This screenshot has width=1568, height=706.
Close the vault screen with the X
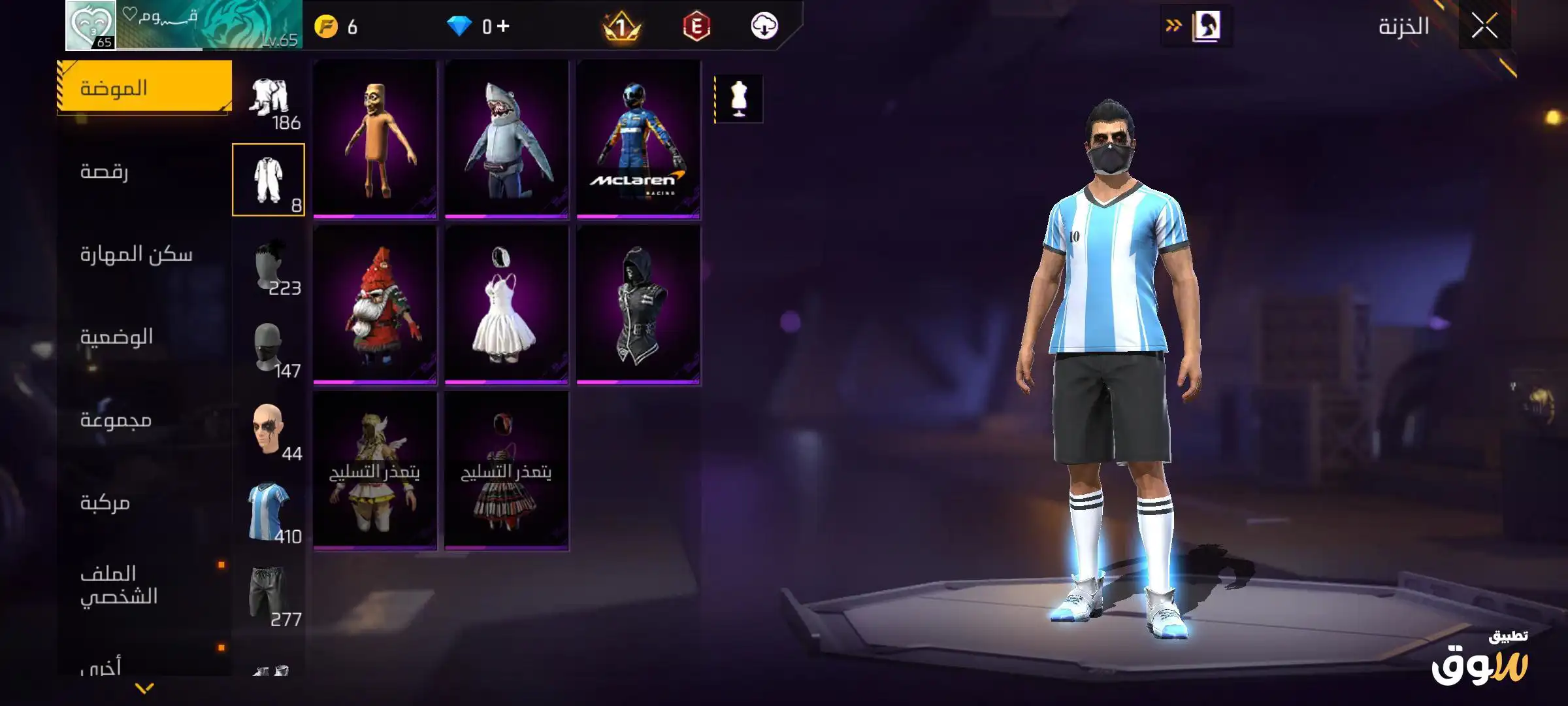1484,27
